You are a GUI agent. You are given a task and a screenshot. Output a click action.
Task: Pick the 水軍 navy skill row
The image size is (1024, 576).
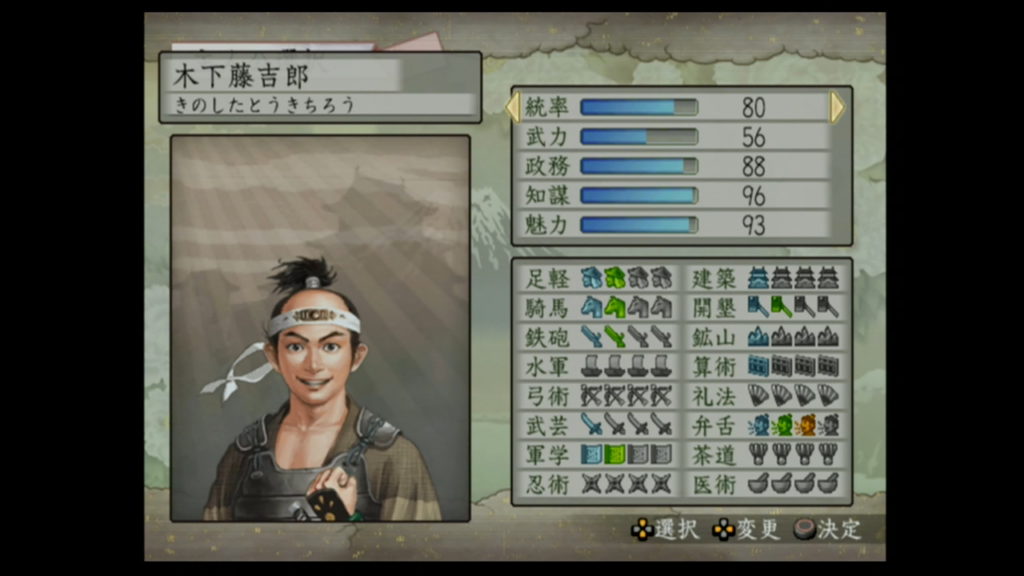(597, 366)
